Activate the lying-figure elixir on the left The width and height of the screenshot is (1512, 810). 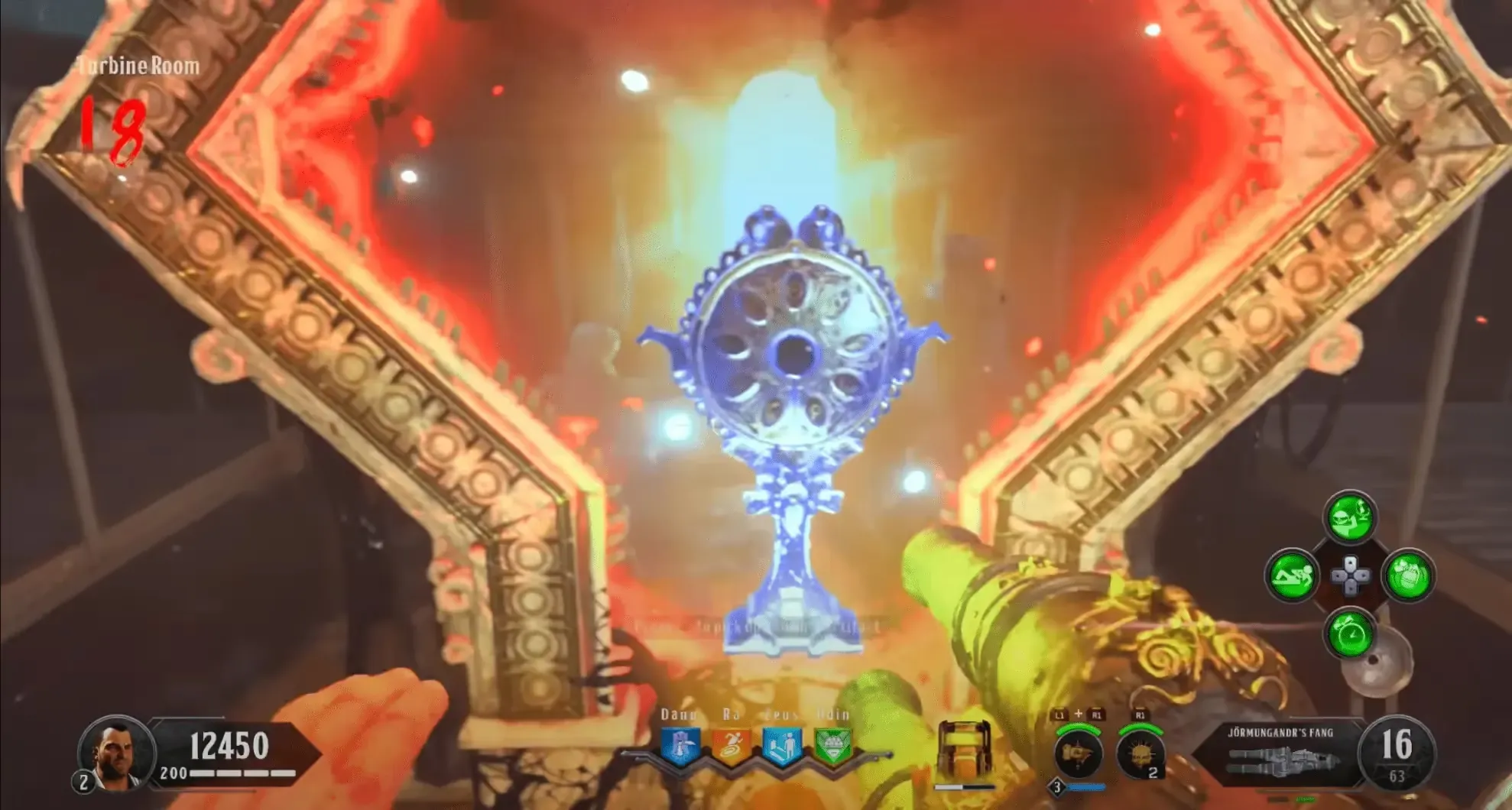[x=1292, y=575]
